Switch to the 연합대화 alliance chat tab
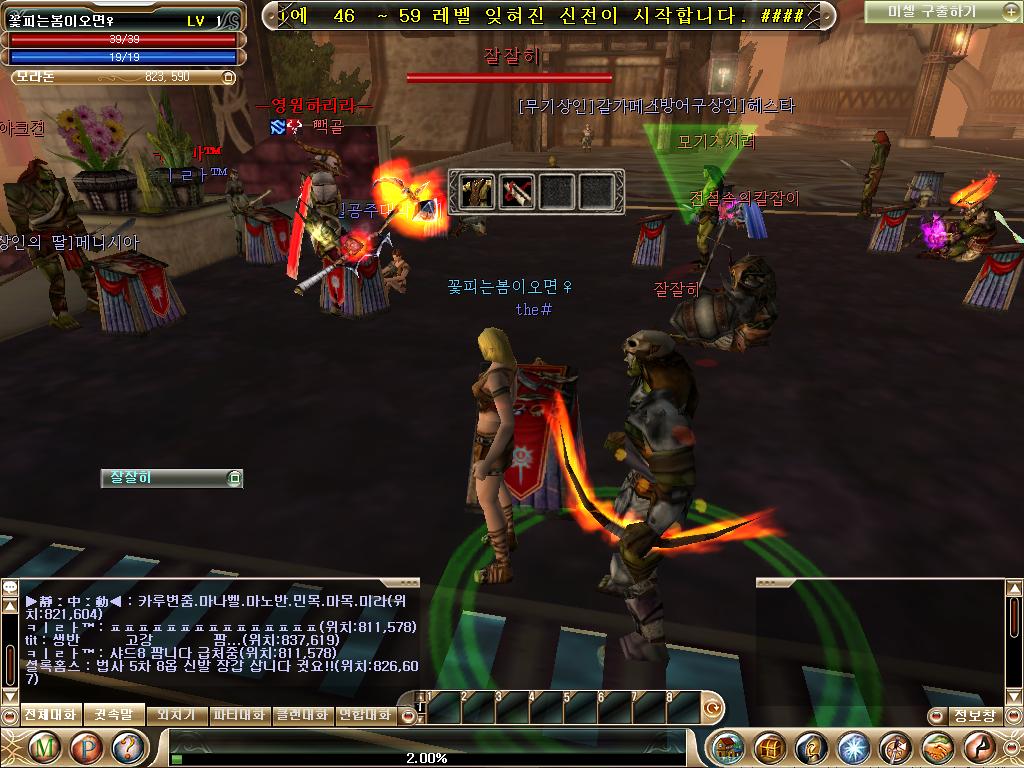 click(x=366, y=715)
